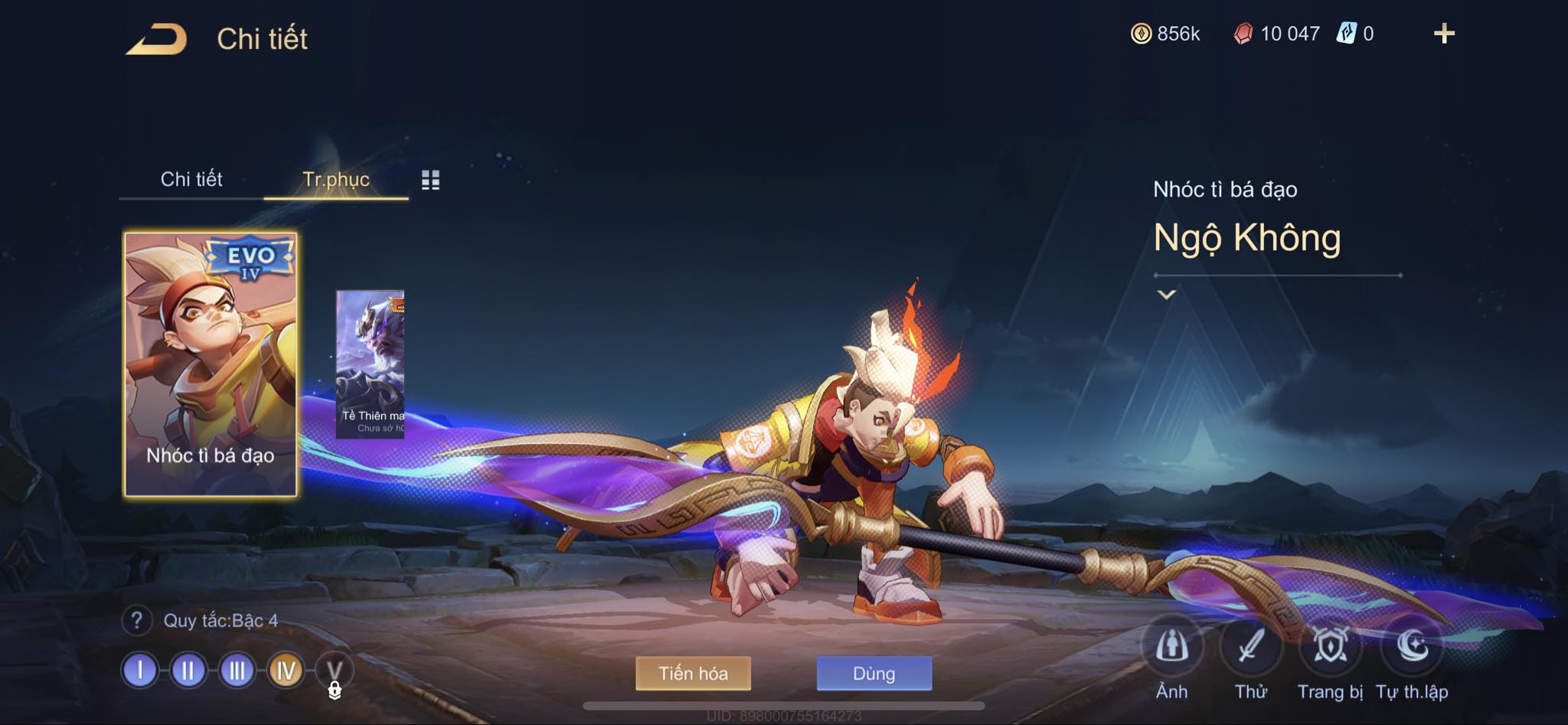
Task: Add currency with the plus button
Action: (1444, 34)
